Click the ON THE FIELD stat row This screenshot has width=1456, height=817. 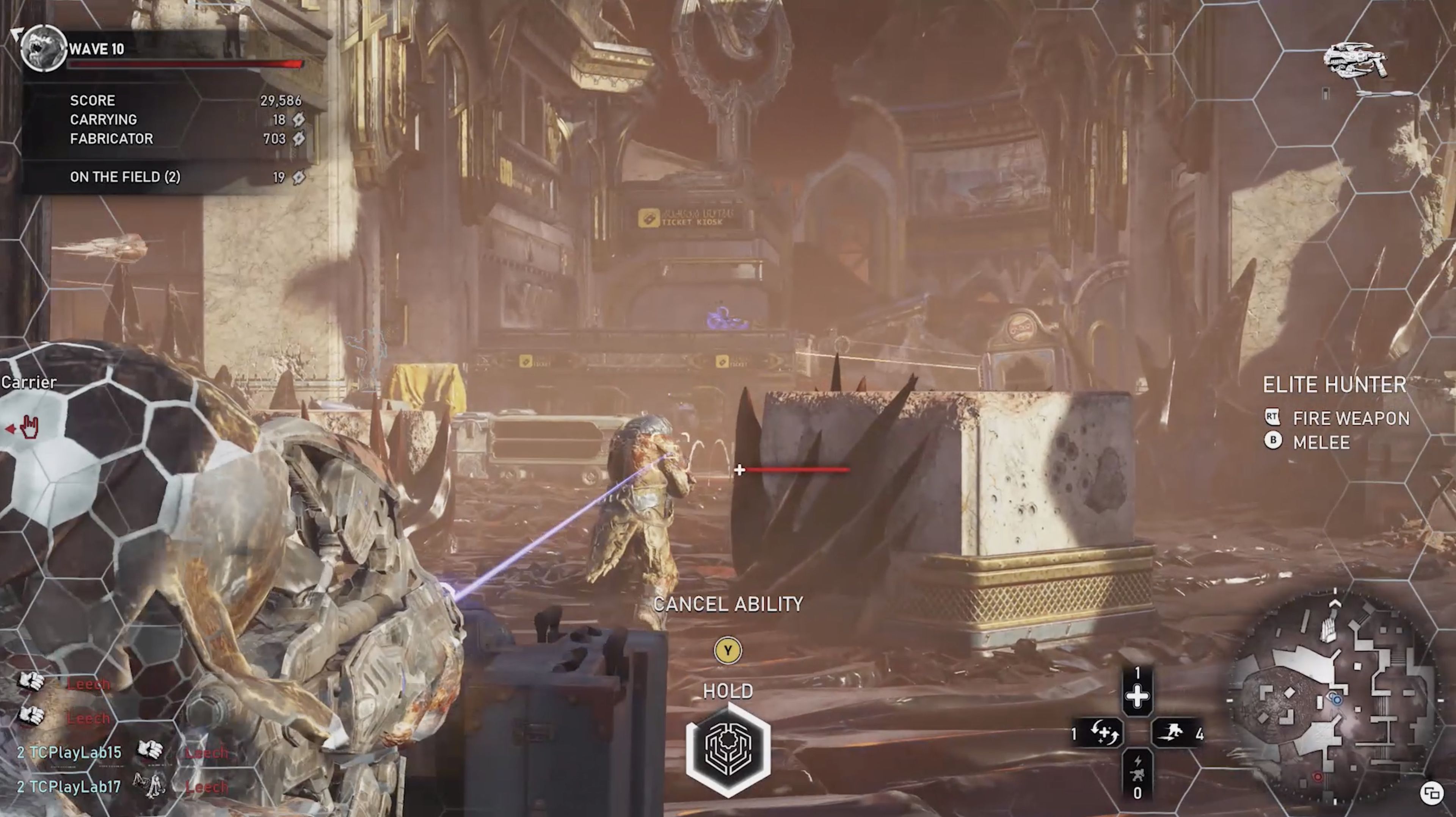pos(124,177)
